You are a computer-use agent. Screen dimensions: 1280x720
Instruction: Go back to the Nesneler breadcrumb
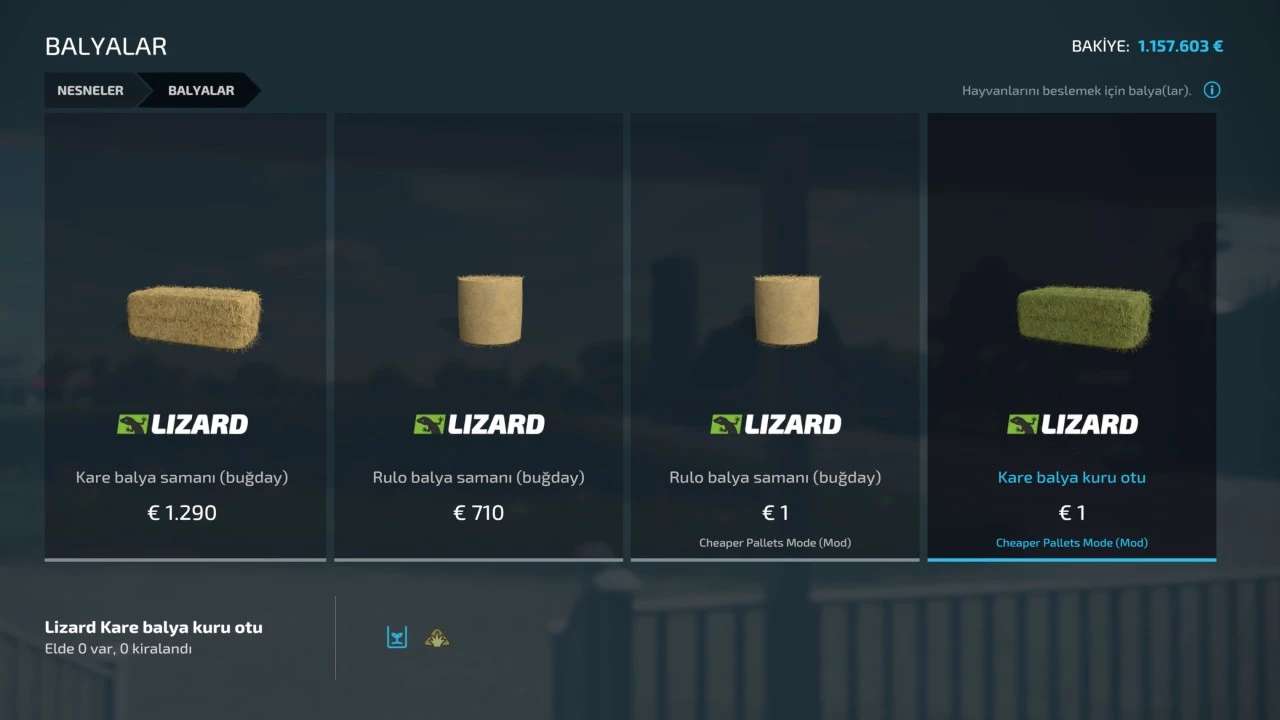90,90
